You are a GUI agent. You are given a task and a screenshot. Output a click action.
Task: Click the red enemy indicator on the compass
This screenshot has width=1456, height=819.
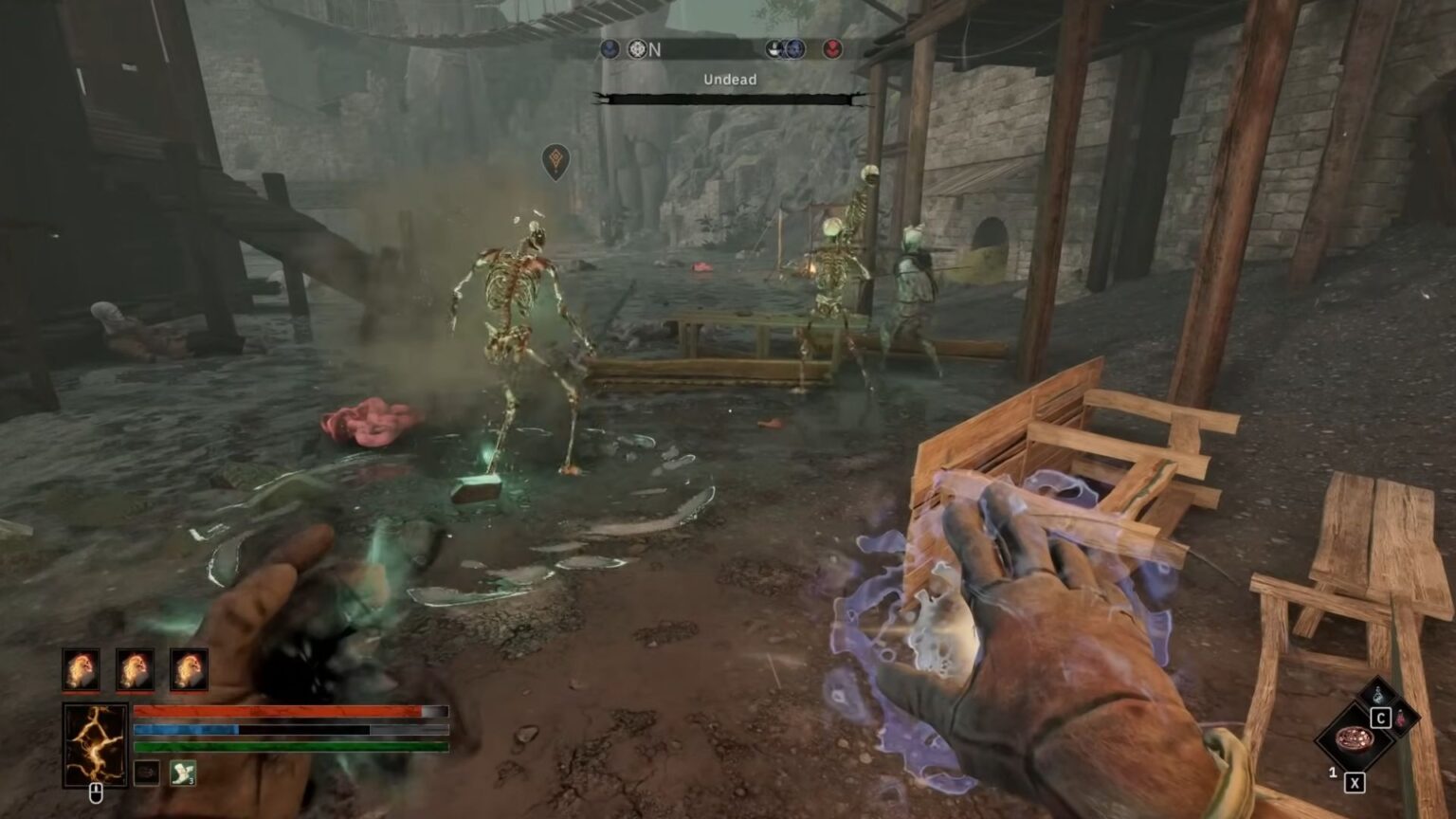(x=831, y=50)
